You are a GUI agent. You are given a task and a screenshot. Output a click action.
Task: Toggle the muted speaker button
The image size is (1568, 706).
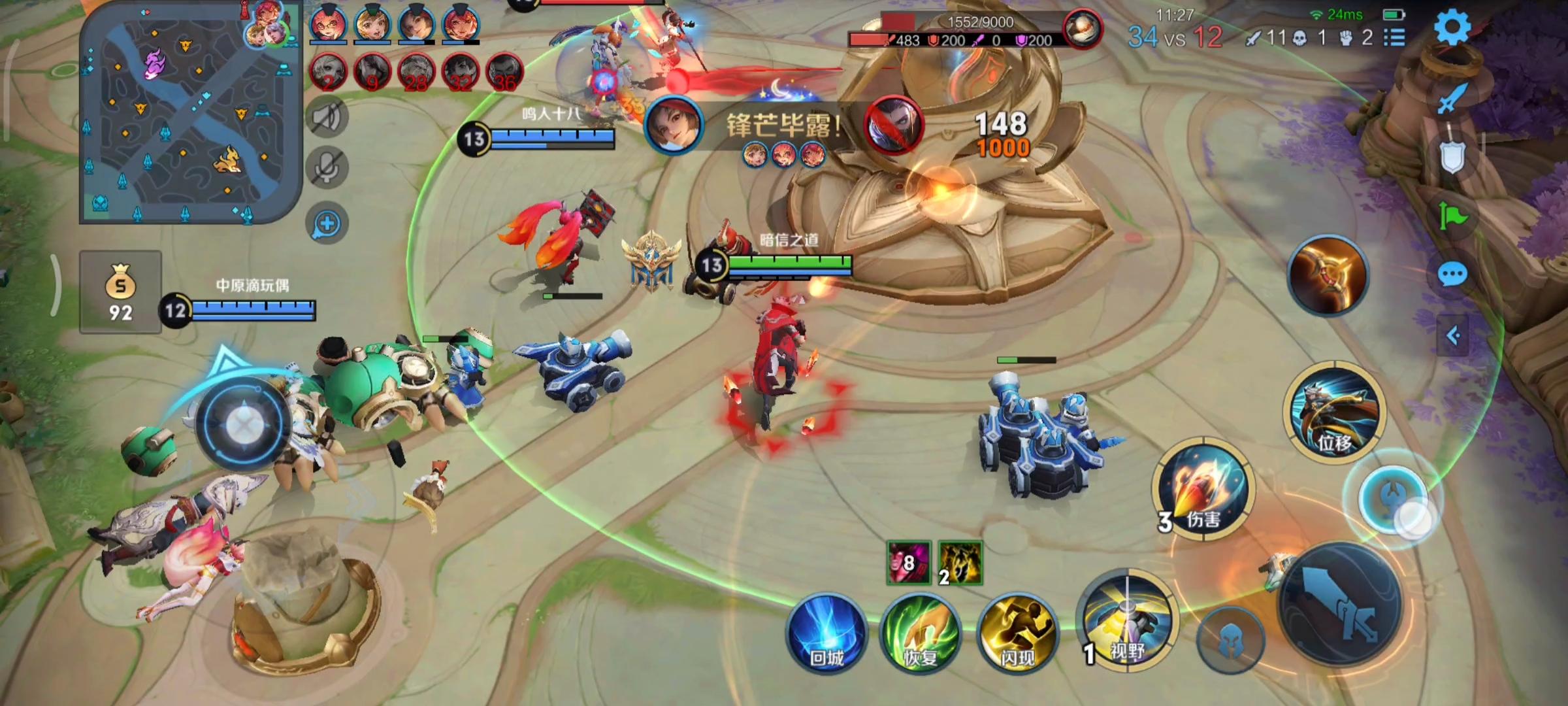point(327,118)
